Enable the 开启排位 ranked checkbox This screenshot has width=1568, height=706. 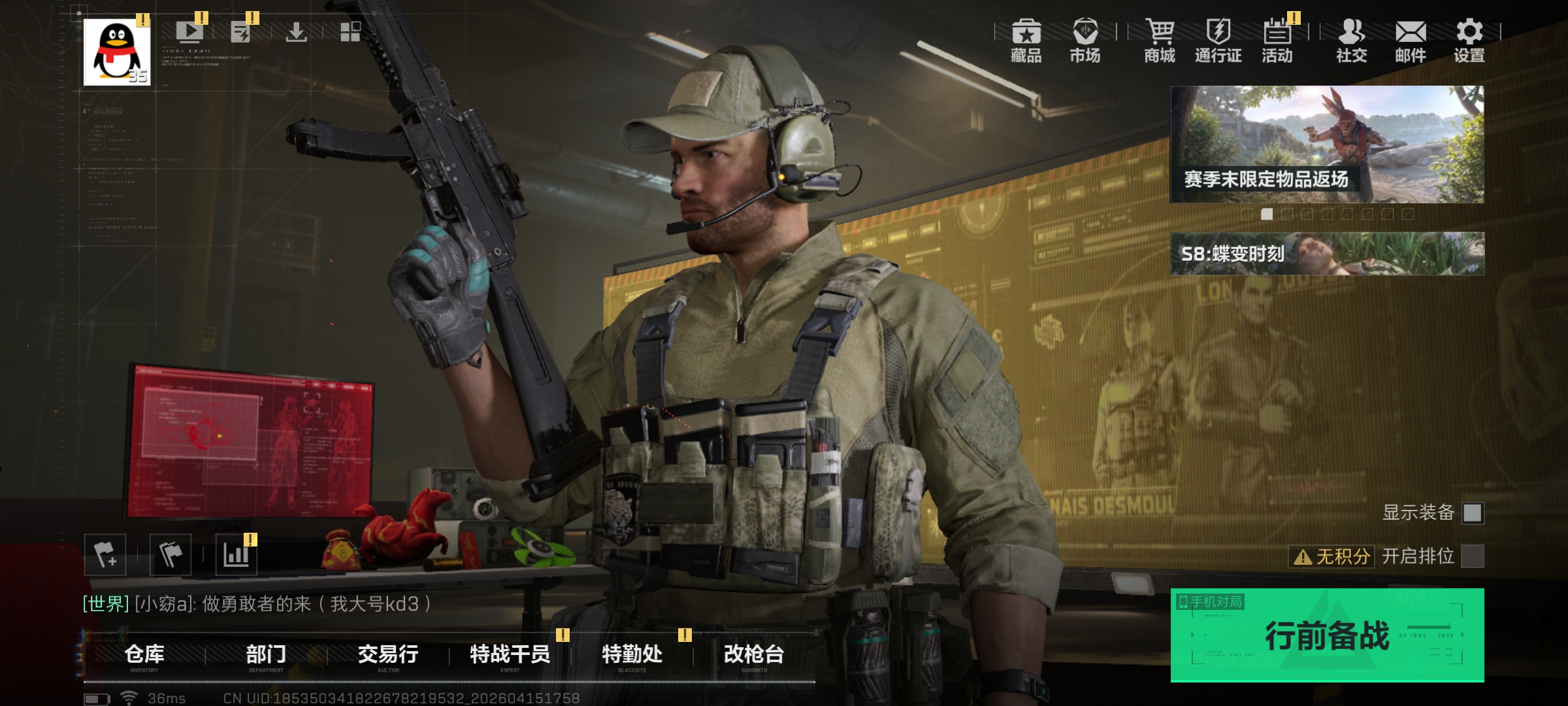[1473, 556]
